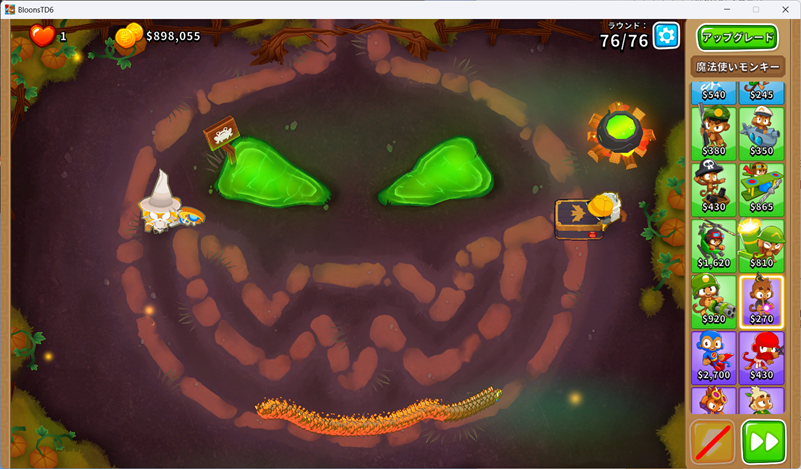Select the red Ninja Monkey for $430
801x469 pixels.
(761, 357)
